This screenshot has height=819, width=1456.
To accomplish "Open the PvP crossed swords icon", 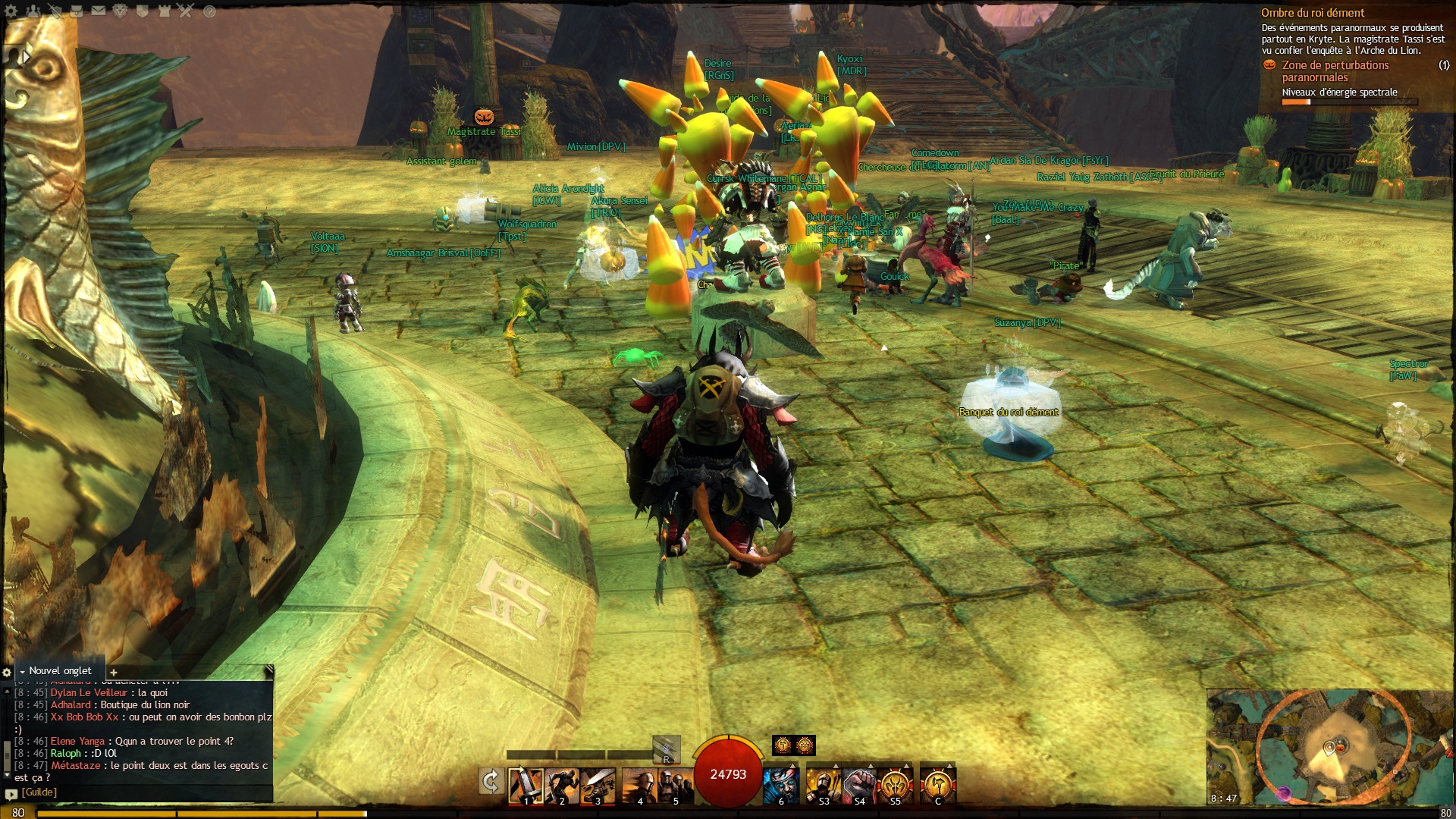I will coord(187,11).
